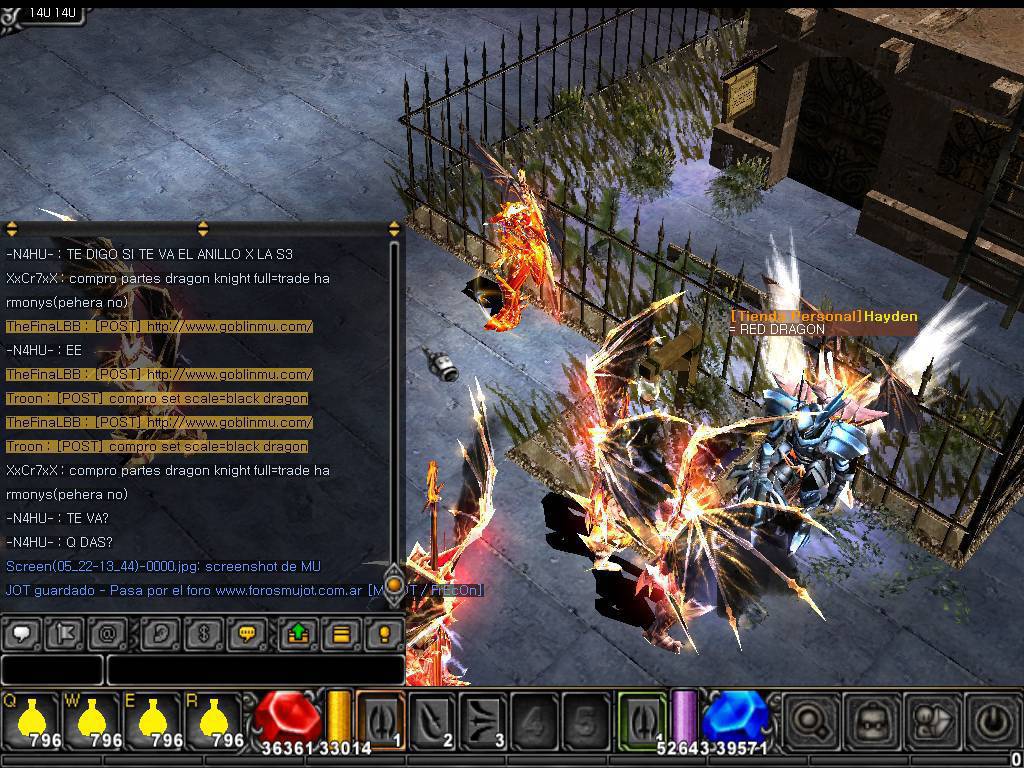The width and height of the screenshot is (1024, 768).
Task: Open the character and friends window
Action: tap(932, 720)
